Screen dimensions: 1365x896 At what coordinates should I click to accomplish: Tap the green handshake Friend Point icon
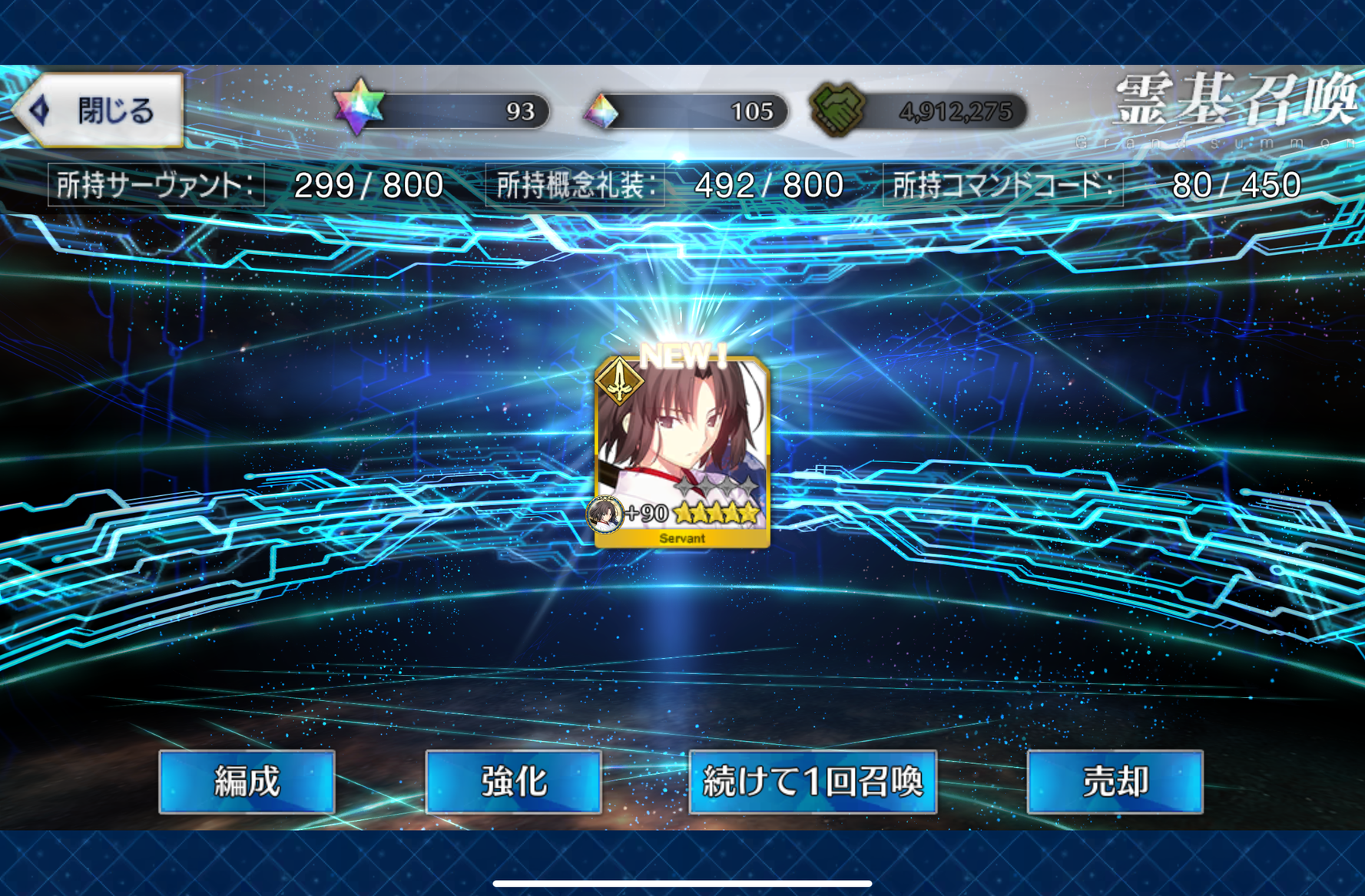838,110
